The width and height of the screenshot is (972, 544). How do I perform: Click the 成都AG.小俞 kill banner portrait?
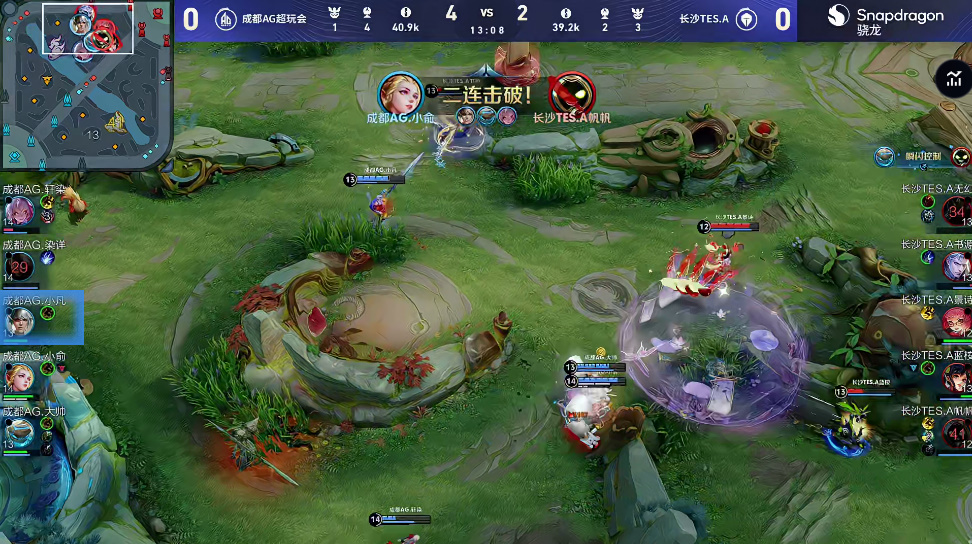point(400,94)
